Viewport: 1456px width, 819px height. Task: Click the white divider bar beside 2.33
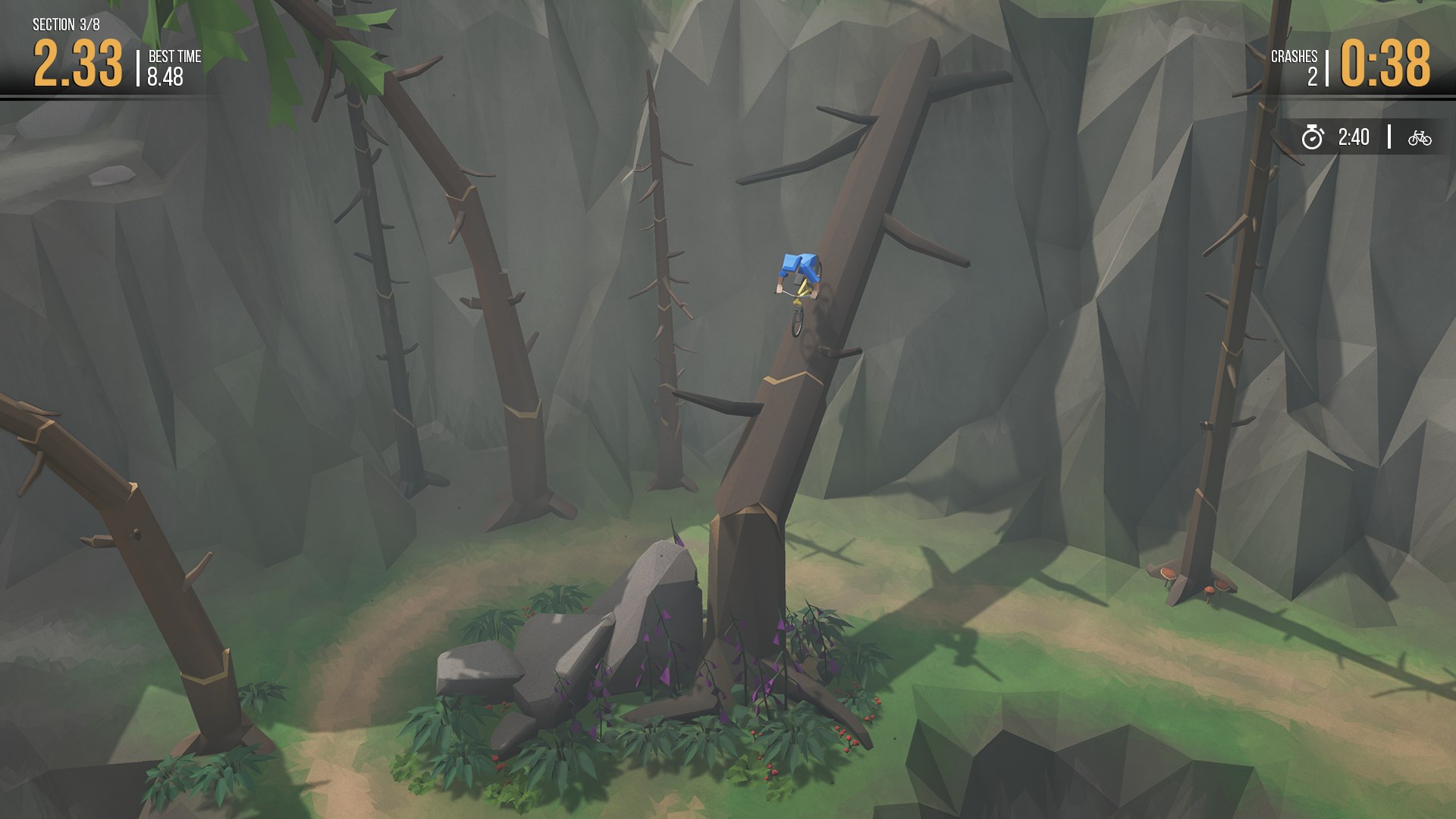[x=136, y=67]
